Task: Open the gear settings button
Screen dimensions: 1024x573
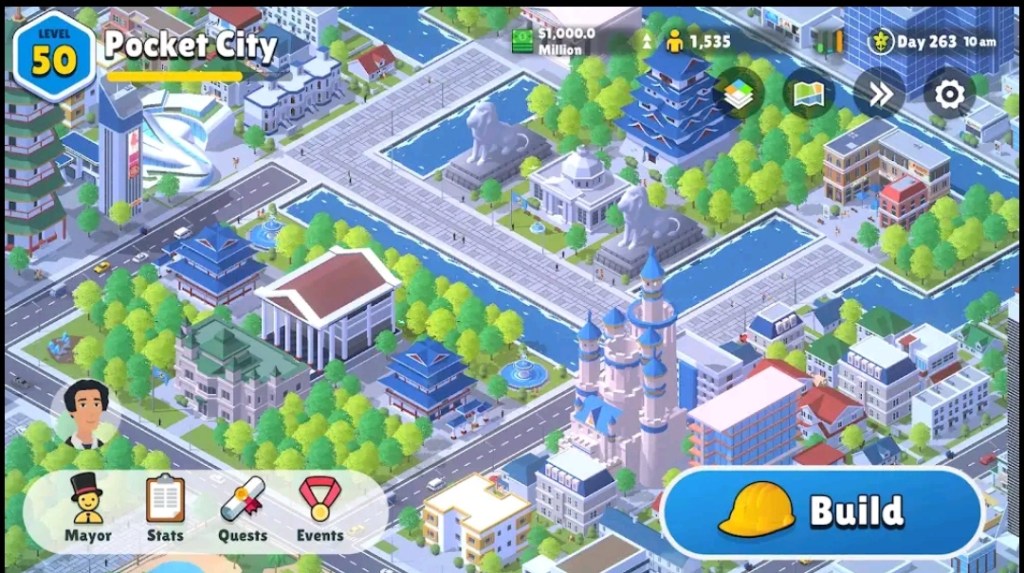Action: [x=949, y=94]
